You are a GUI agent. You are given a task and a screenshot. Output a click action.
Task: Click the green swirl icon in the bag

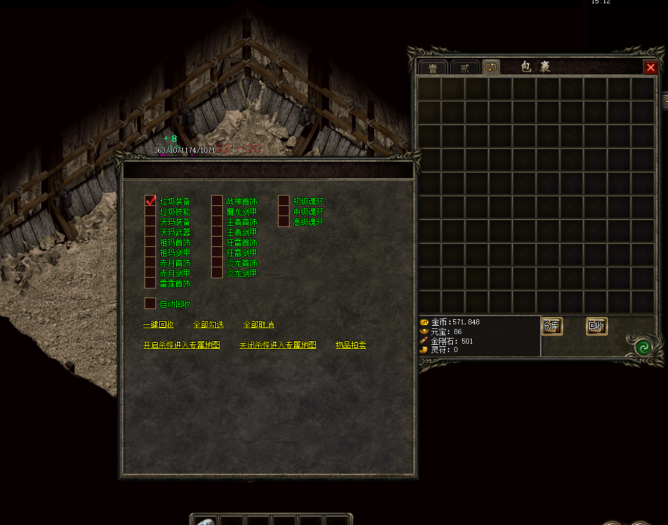click(x=643, y=346)
